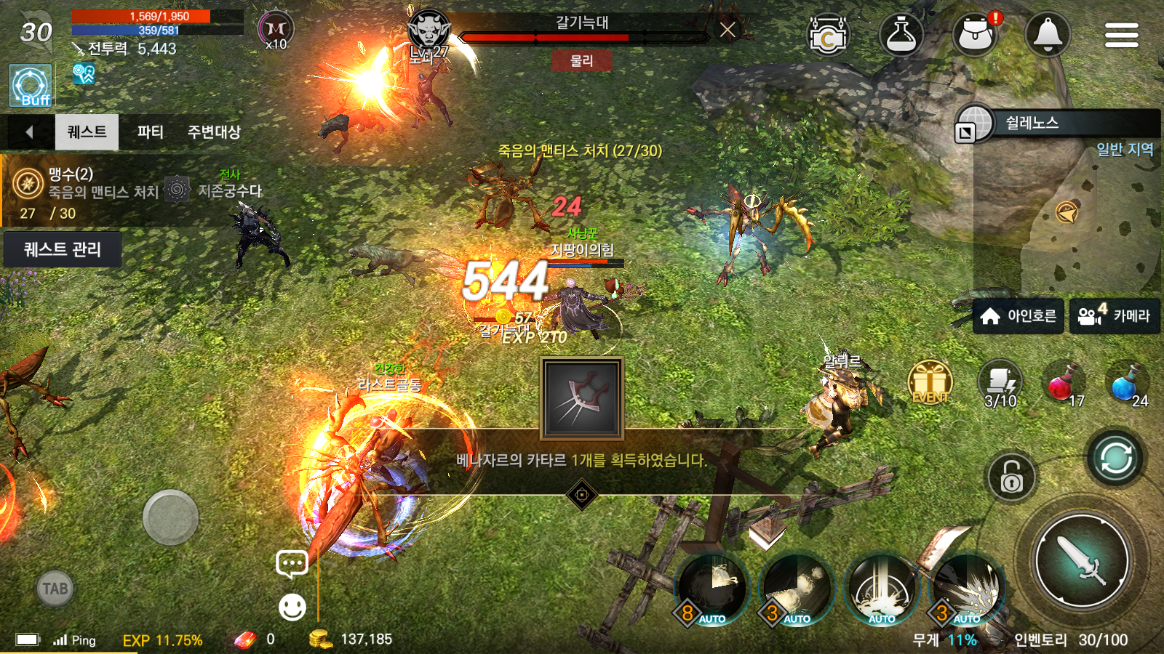Screen dimensions: 1164x654
Task: Open the EVENT gift box
Action: [929, 382]
